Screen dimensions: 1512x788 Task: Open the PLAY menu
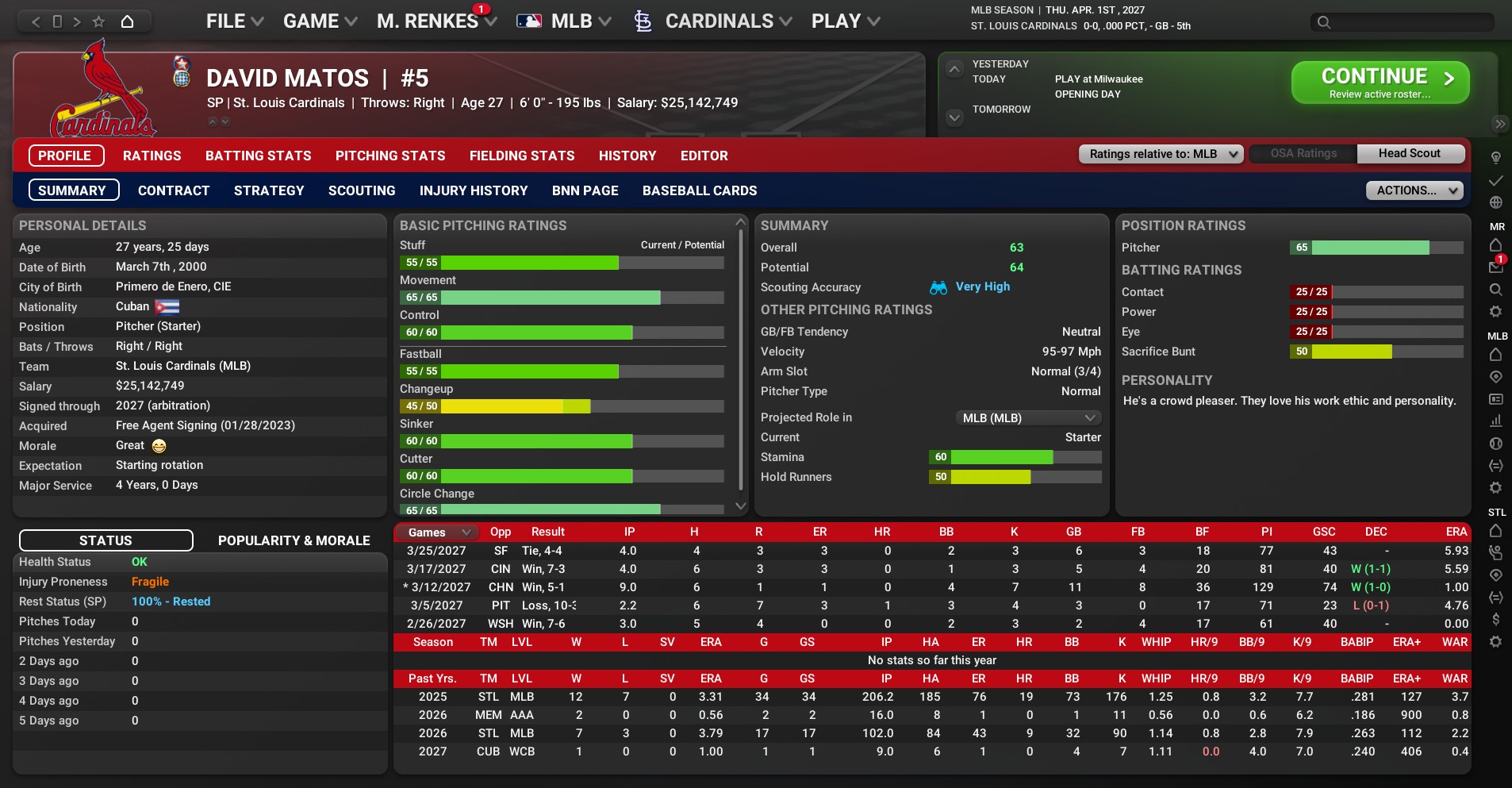click(x=845, y=21)
